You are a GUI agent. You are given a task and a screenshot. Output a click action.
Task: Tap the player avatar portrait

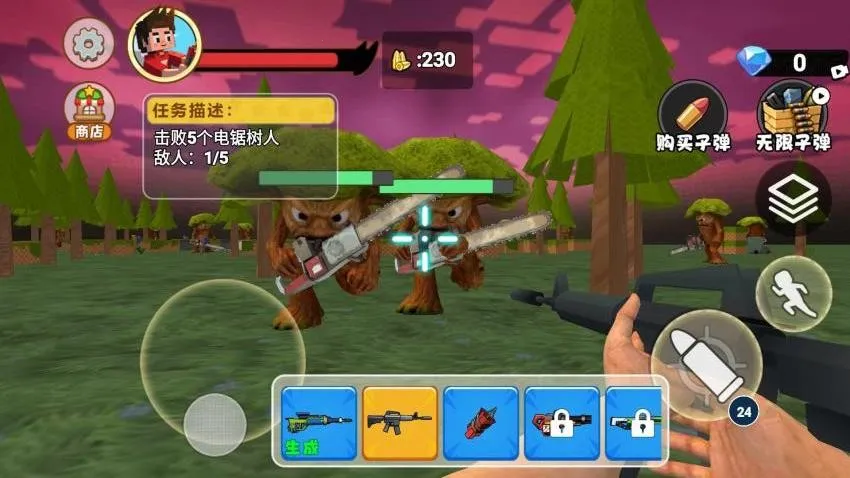pos(164,45)
